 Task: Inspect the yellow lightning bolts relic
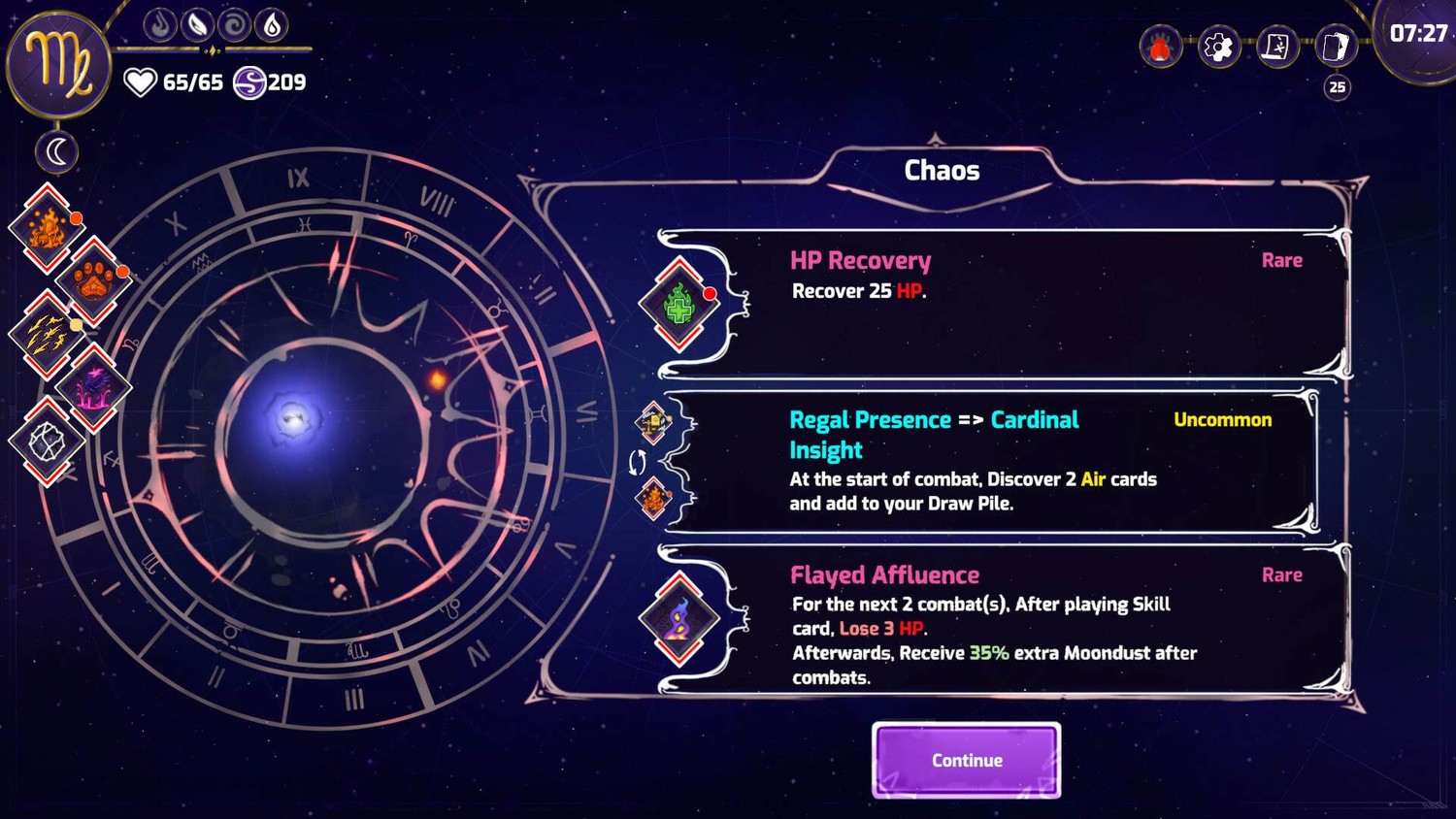pos(47,334)
